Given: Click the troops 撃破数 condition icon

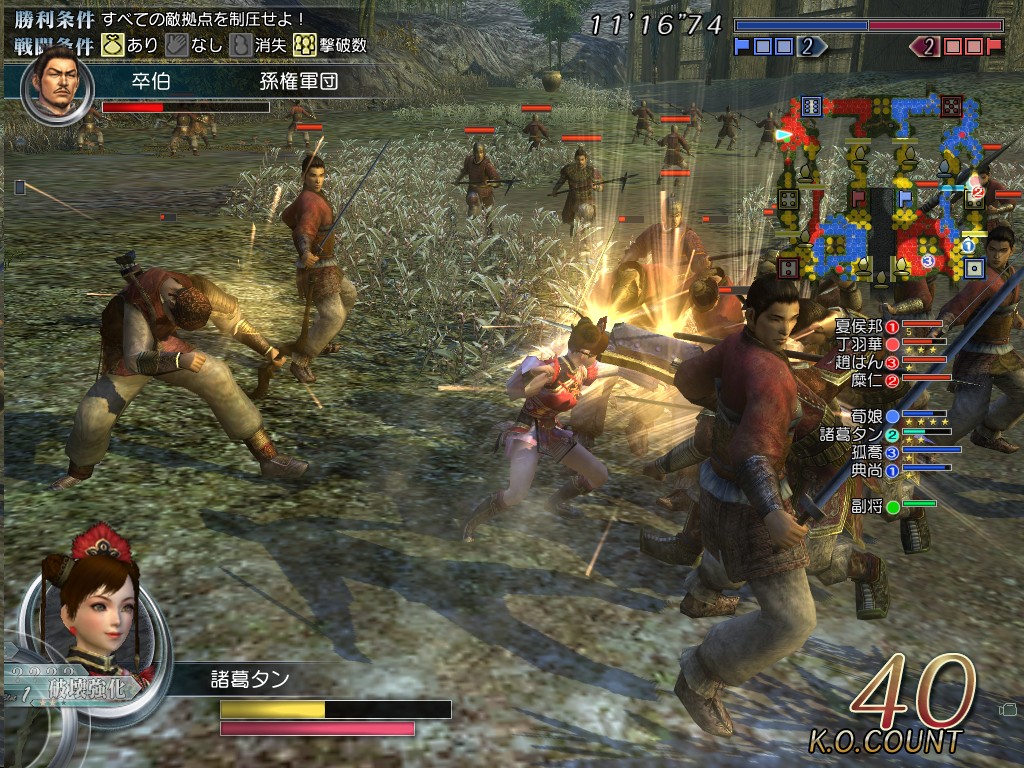Looking at the screenshot, I should tap(305, 45).
